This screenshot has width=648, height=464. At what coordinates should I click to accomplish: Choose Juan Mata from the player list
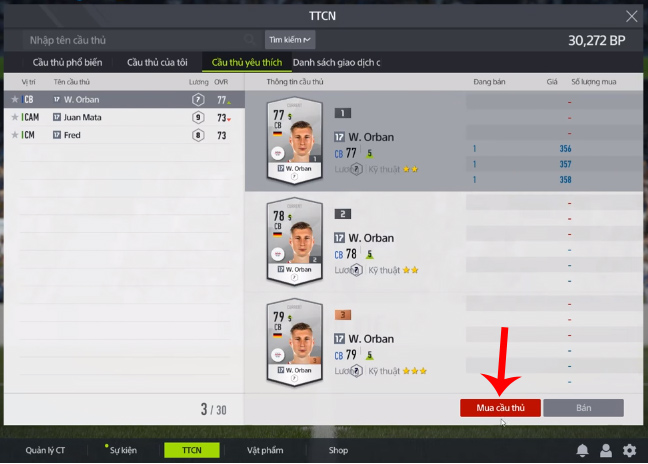tap(82, 117)
